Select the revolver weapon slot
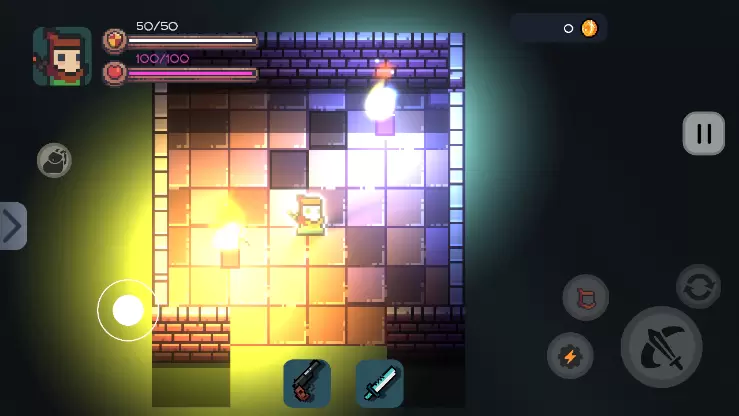This screenshot has width=739, height=416. click(x=307, y=383)
